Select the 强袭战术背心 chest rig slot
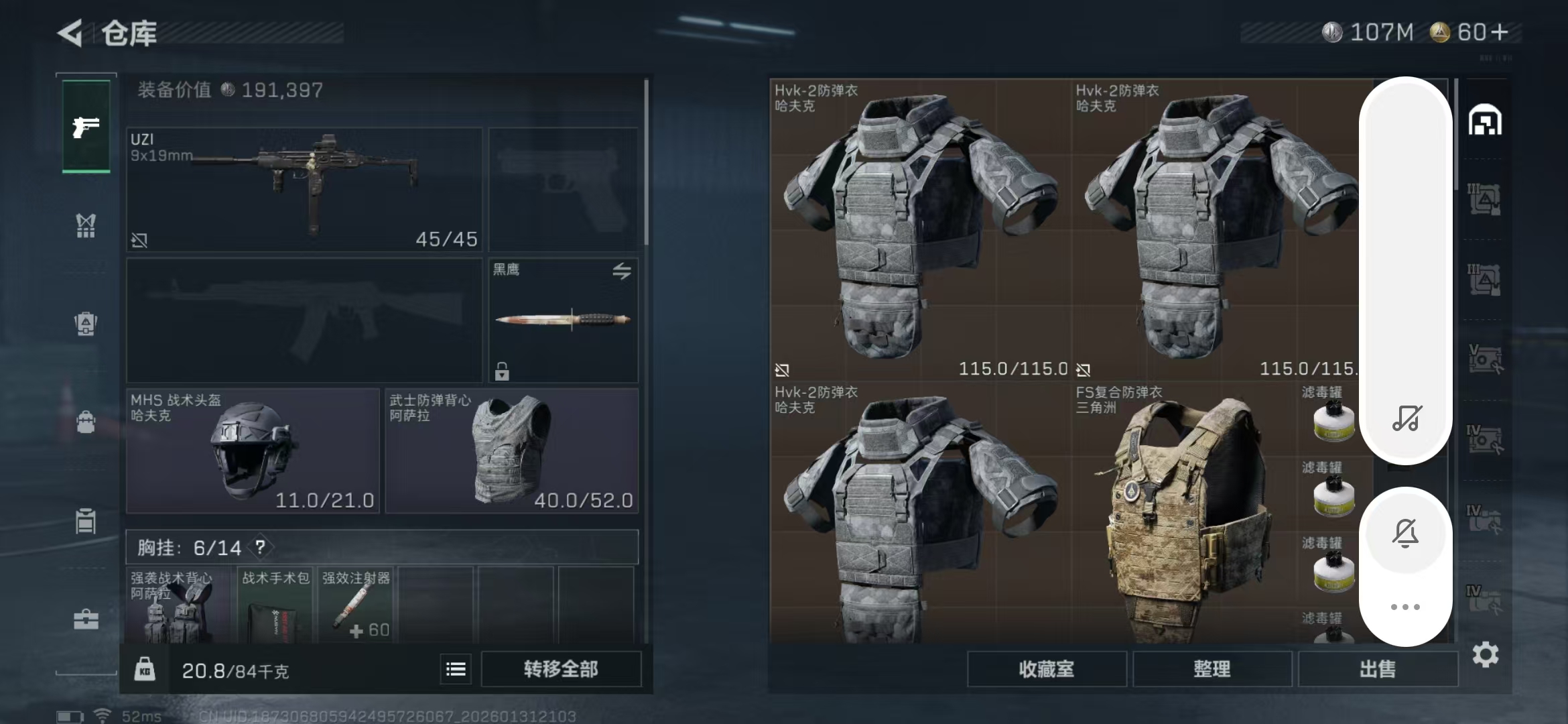This screenshot has width=1568, height=724. 178,605
